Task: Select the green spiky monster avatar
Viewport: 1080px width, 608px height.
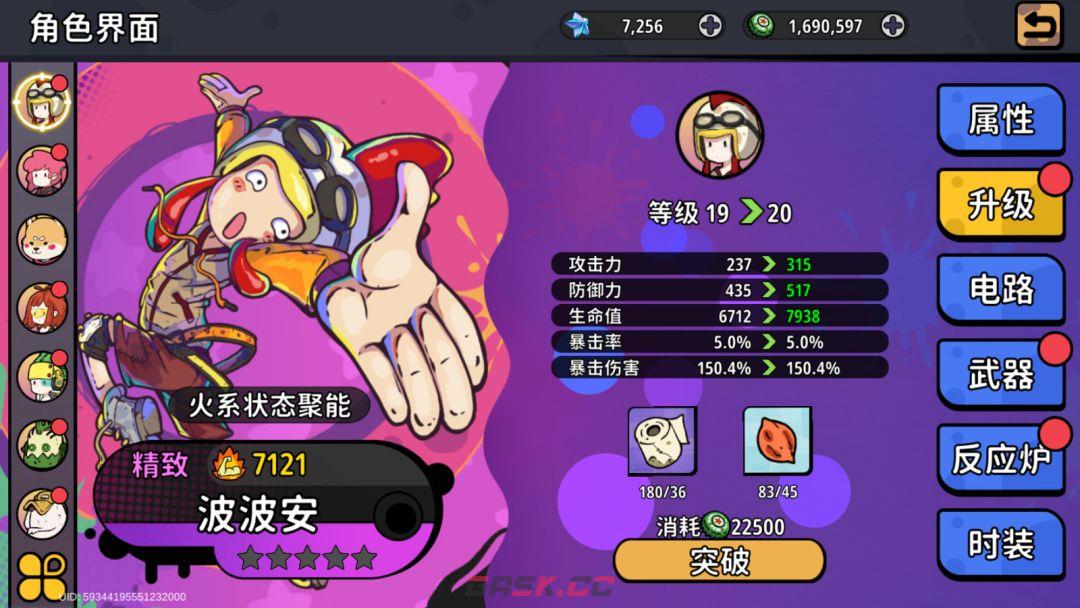Action: pos(42,445)
